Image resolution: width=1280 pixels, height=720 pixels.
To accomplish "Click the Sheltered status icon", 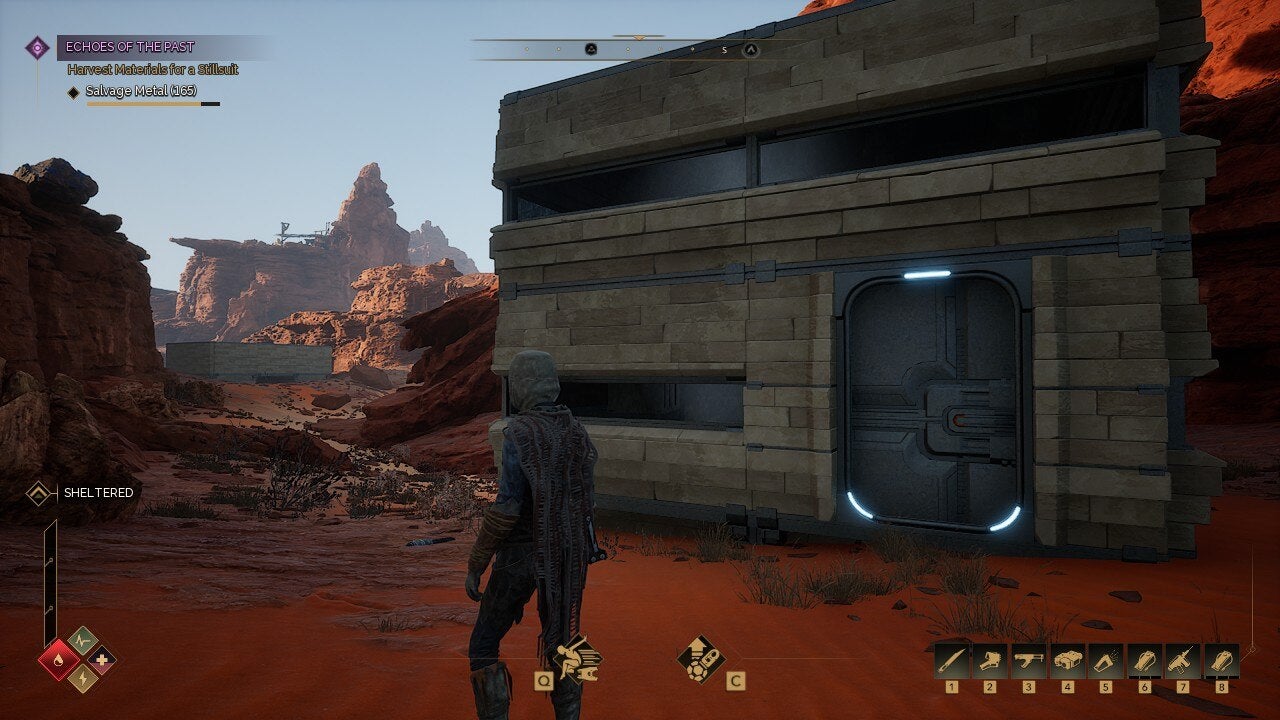I will click(39, 492).
